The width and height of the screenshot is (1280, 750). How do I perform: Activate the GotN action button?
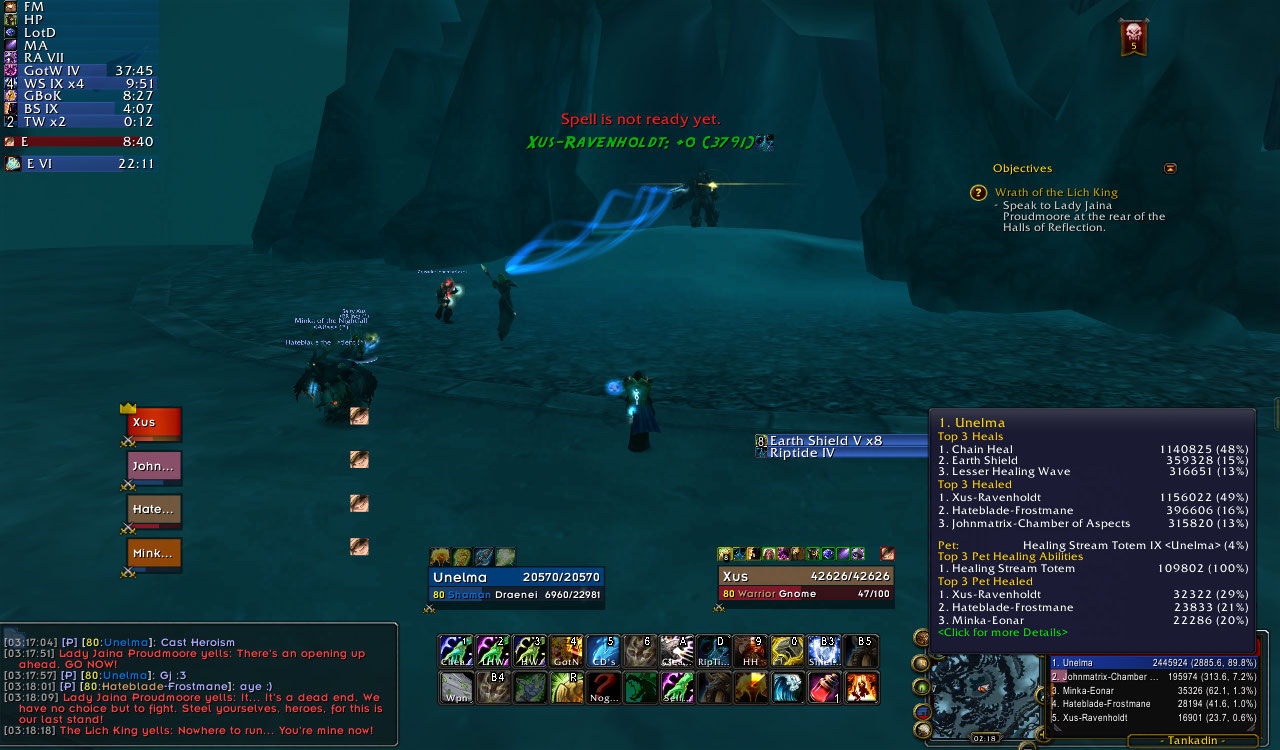click(x=565, y=651)
